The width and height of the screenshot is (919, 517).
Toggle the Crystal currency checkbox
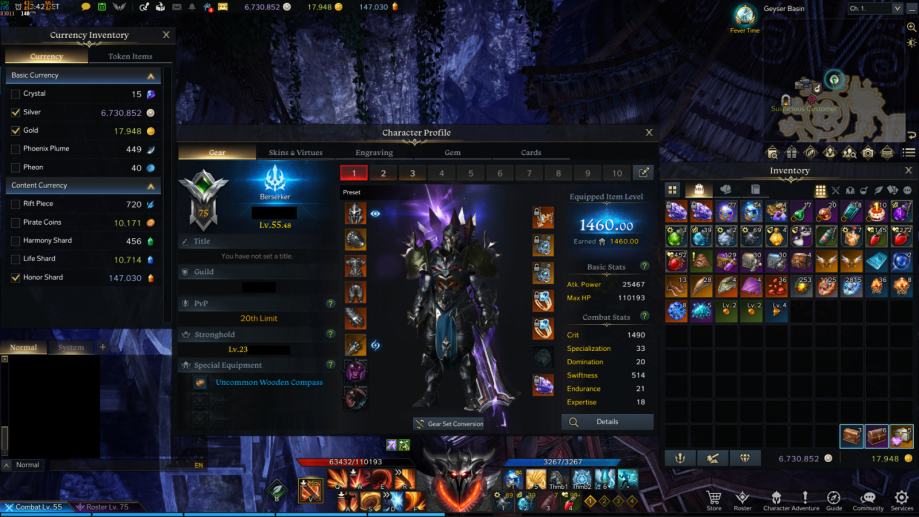15,94
